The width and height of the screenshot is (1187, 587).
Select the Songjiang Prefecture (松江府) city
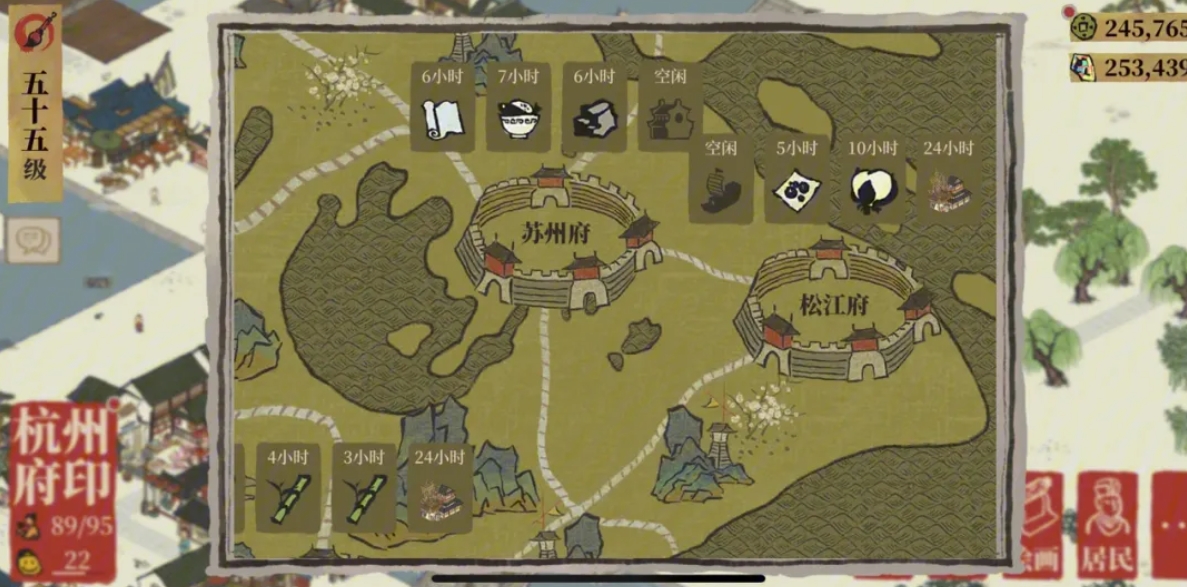pyautogui.click(x=834, y=308)
